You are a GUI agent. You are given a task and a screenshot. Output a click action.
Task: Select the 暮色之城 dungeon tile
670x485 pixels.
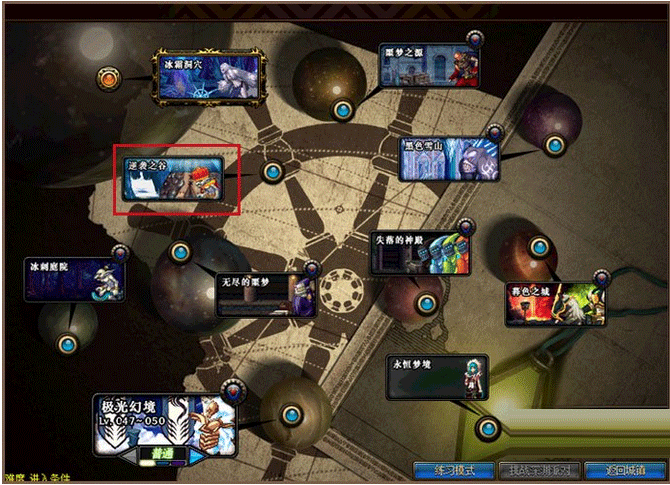pos(556,302)
